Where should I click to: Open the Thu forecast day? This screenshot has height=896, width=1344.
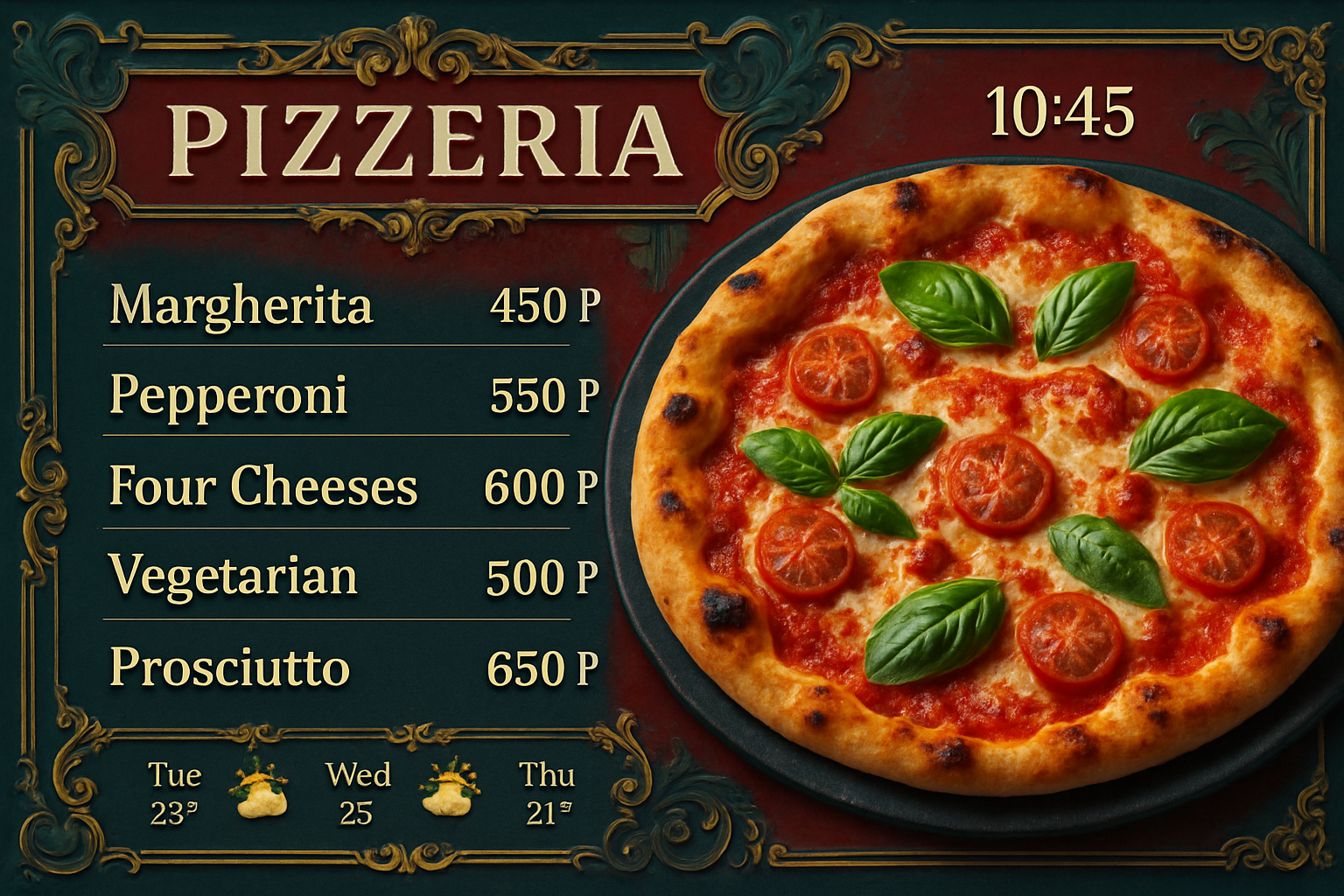pyautogui.click(x=547, y=793)
